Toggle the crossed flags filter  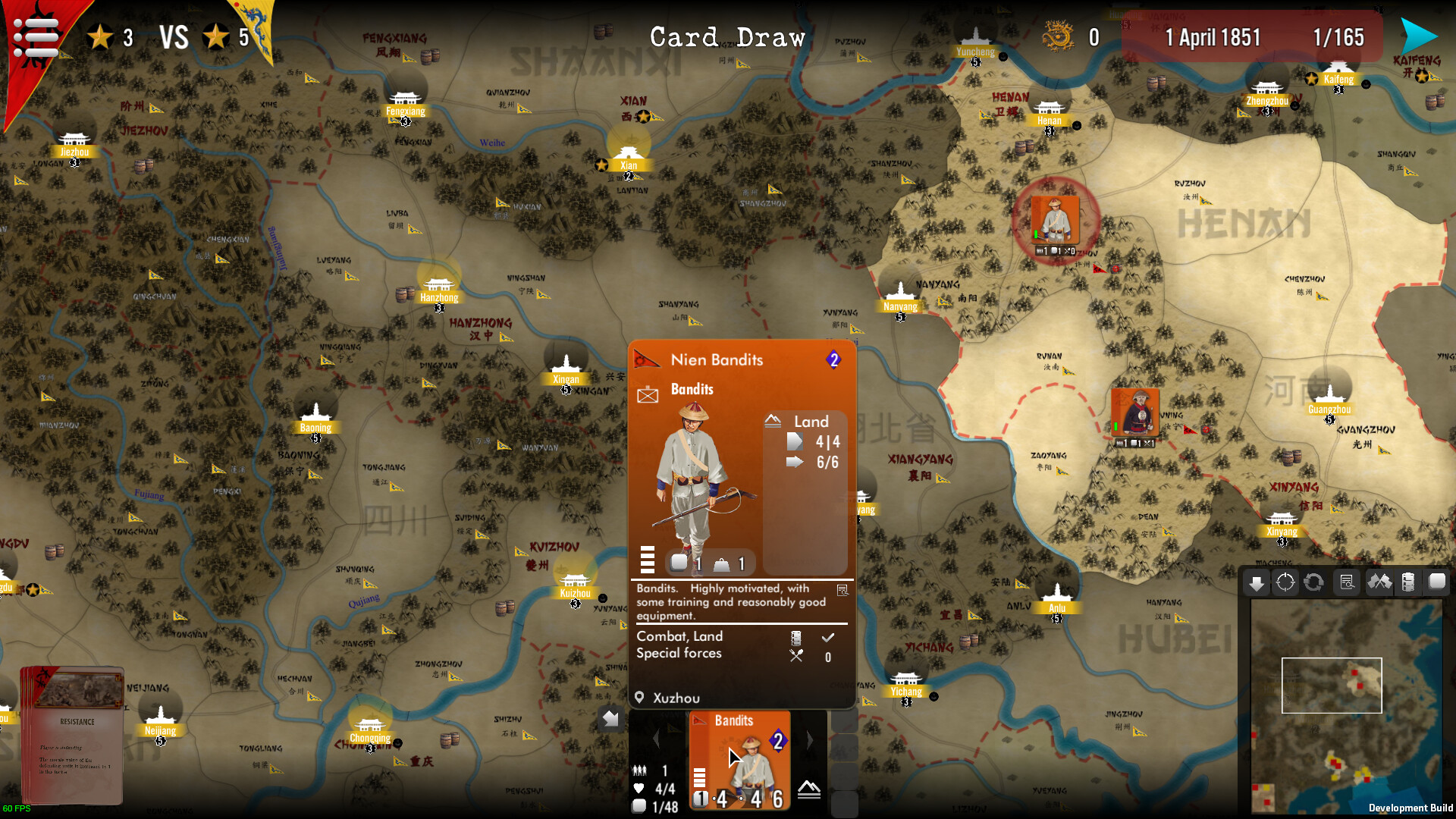click(1379, 582)
